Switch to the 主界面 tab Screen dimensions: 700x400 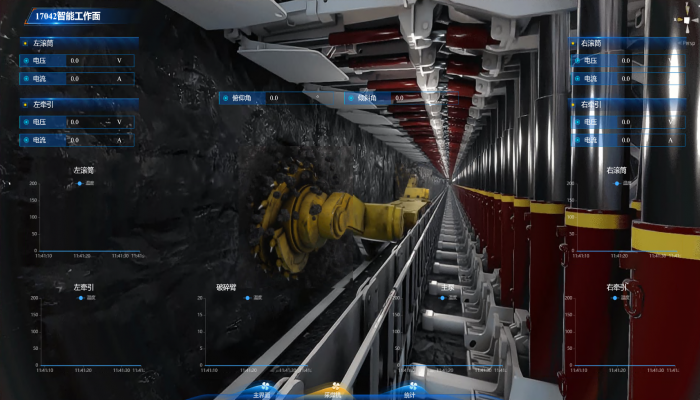(x=263, y=393)
